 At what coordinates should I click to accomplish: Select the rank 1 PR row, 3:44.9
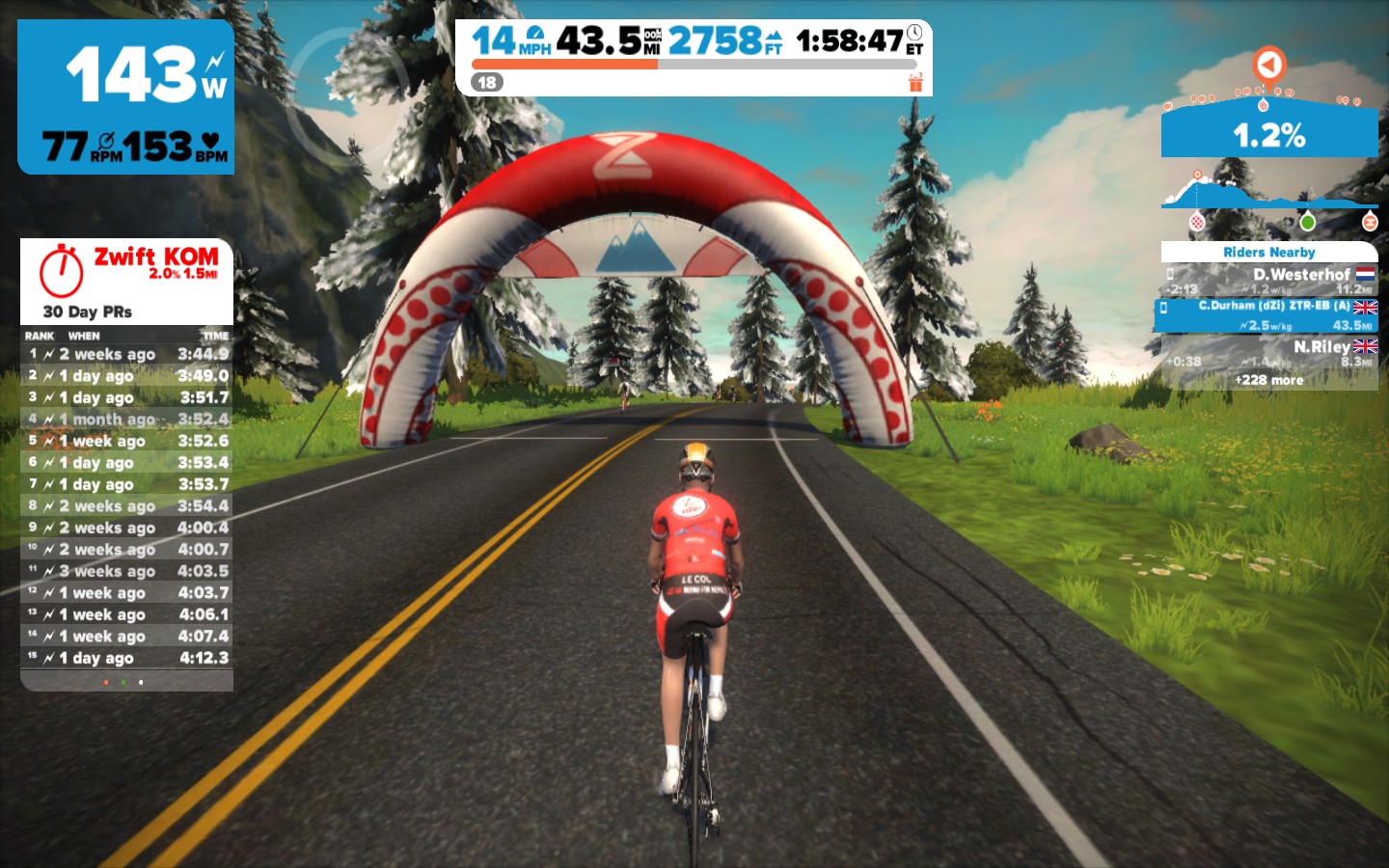coord(126,354)
